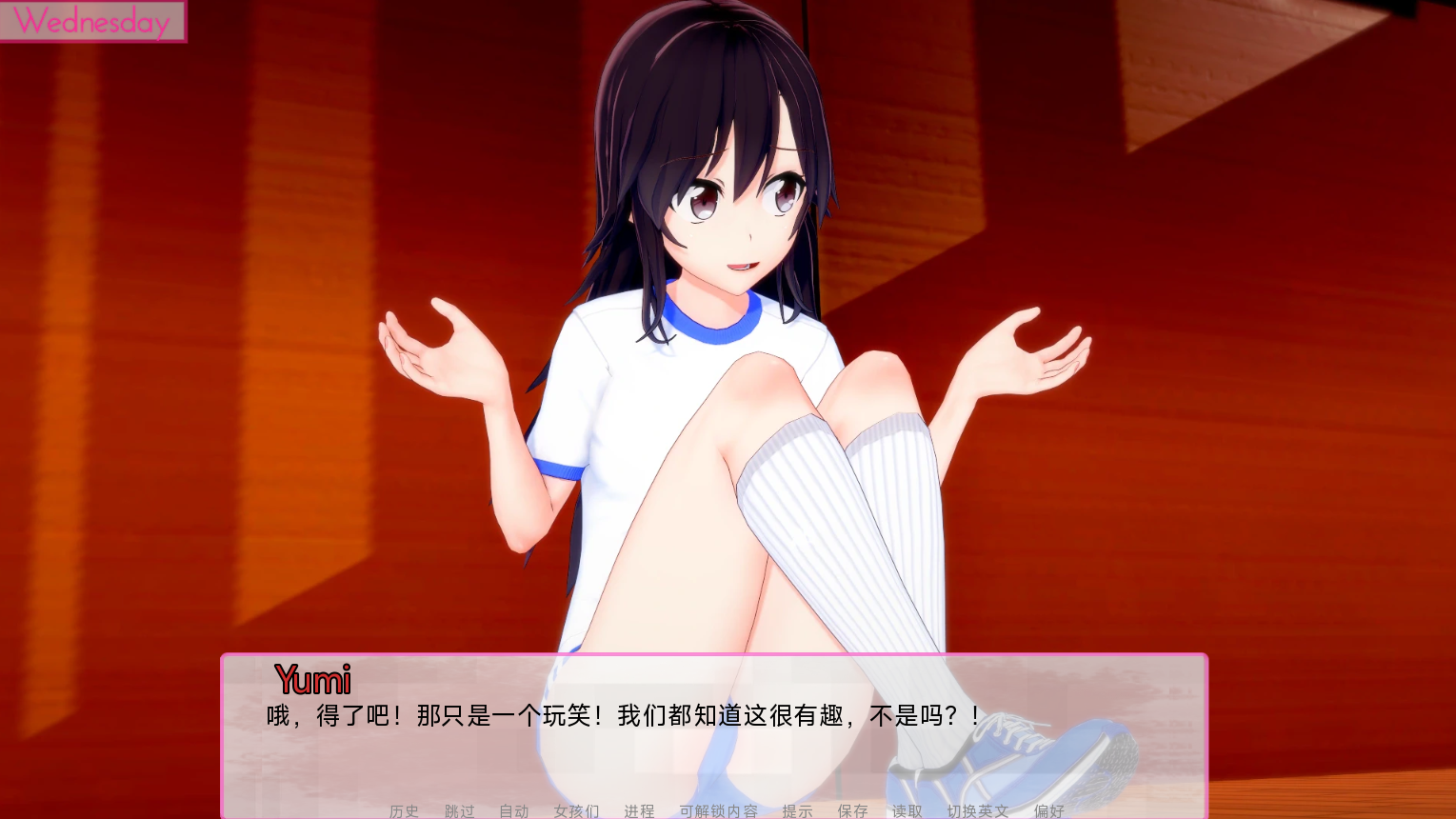Show a 提示 hint
This screenshot has height=819, width=1456.
click(x=798, y=811)
